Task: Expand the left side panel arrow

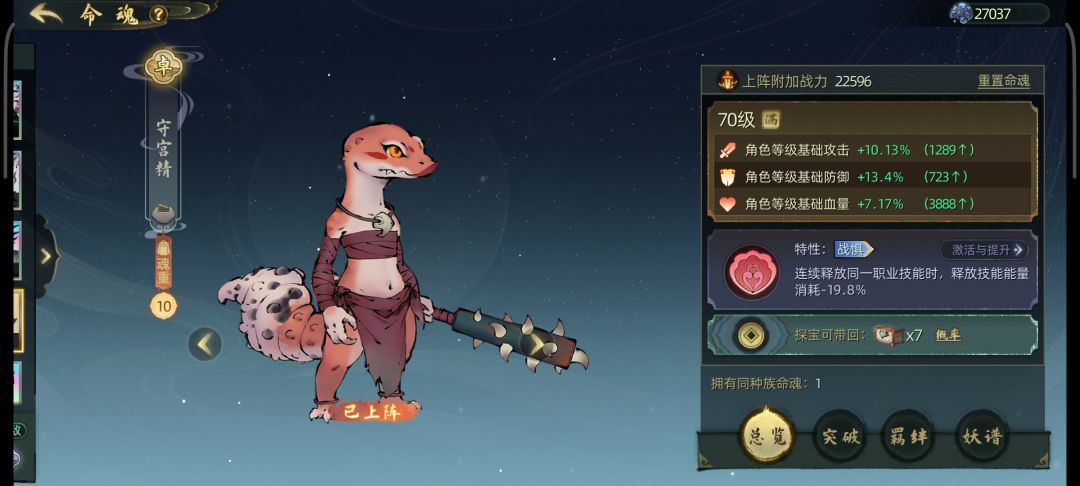Action: click(46, 256)
